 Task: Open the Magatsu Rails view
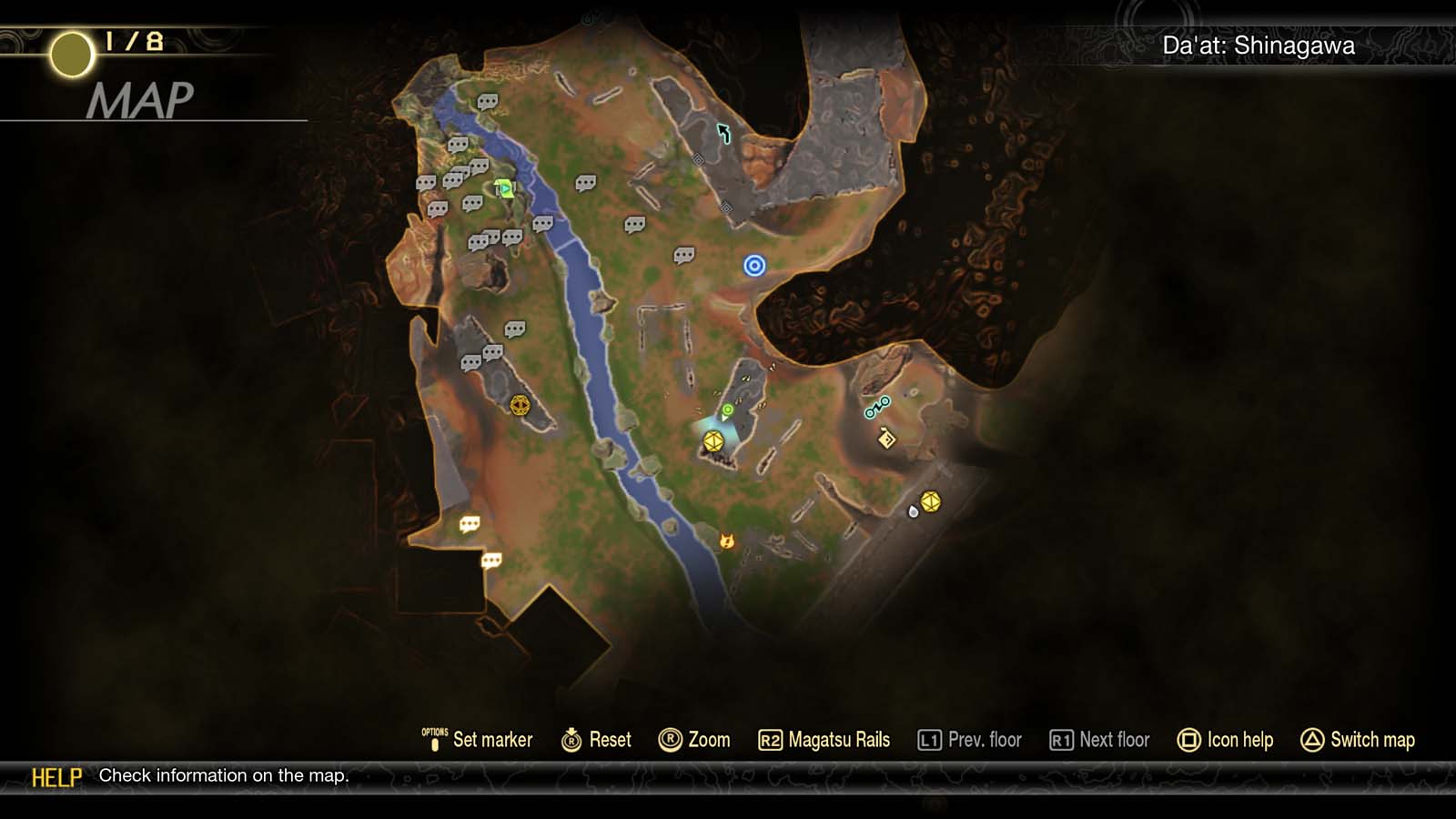825,740
